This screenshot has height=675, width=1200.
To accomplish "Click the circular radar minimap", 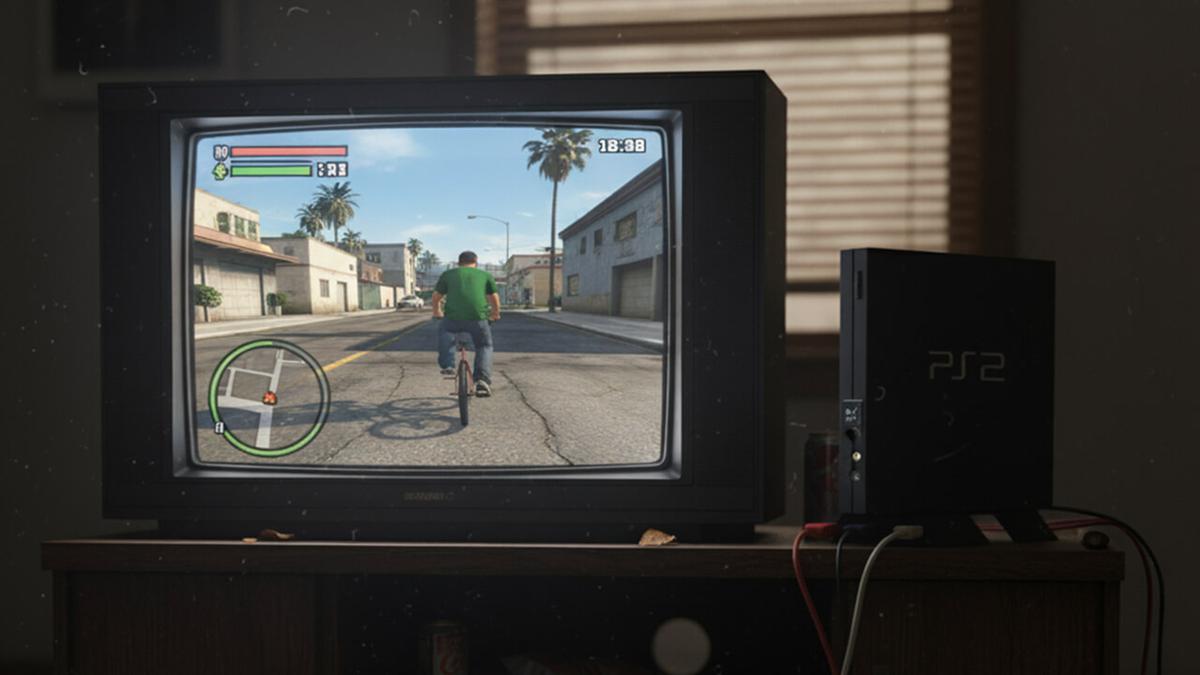I will (x=268, y=397).
